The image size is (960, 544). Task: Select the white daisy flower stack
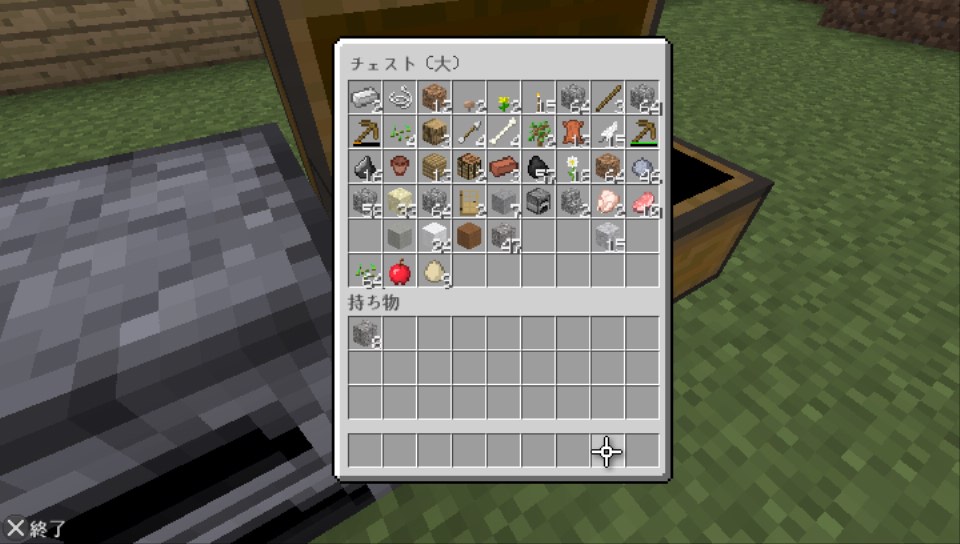tap(572, 166)
